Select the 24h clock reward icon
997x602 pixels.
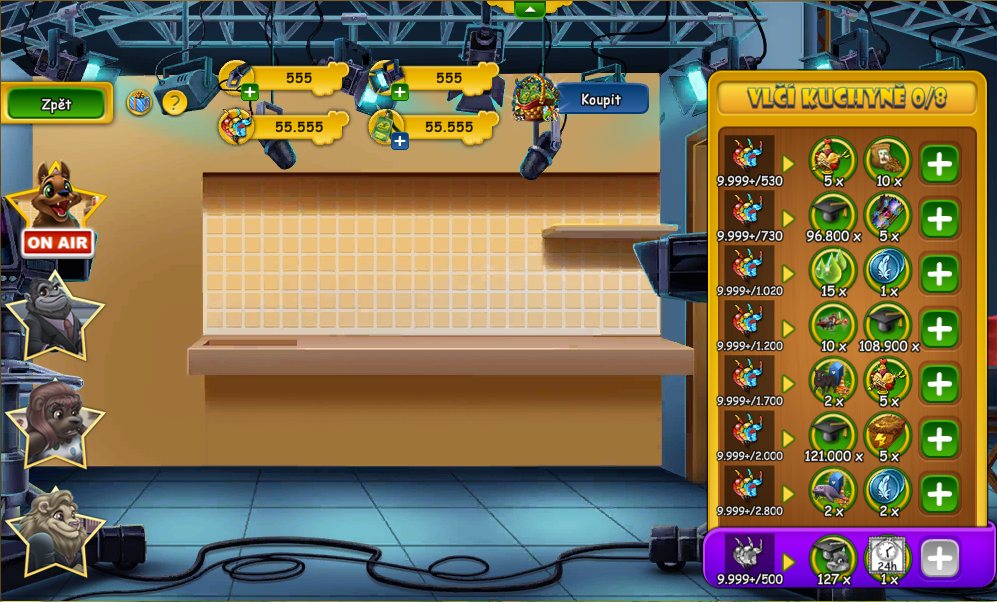click(x=887, y=557)
